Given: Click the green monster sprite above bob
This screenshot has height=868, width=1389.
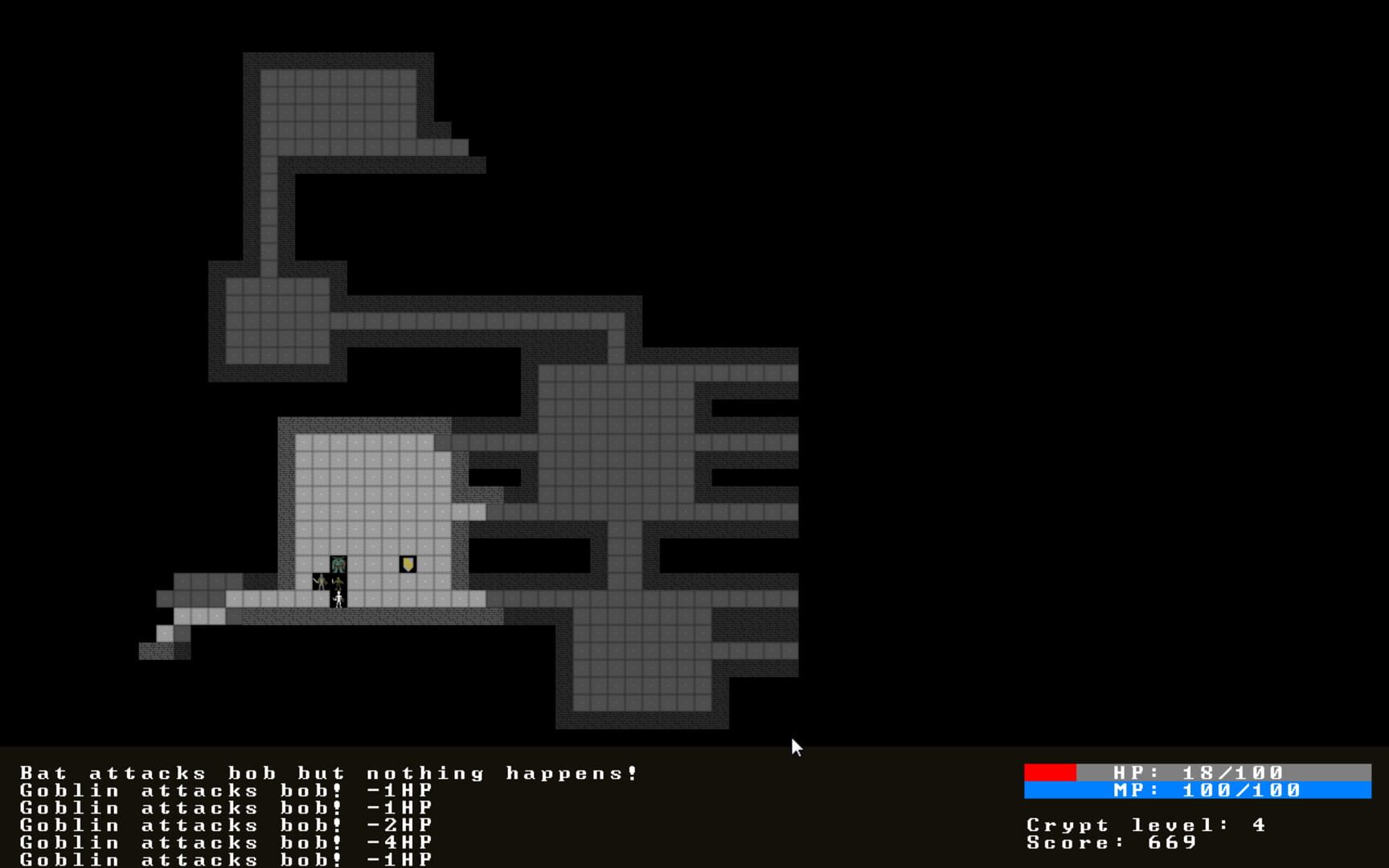Looking at the screenshot, I should [x=338, y=564].
